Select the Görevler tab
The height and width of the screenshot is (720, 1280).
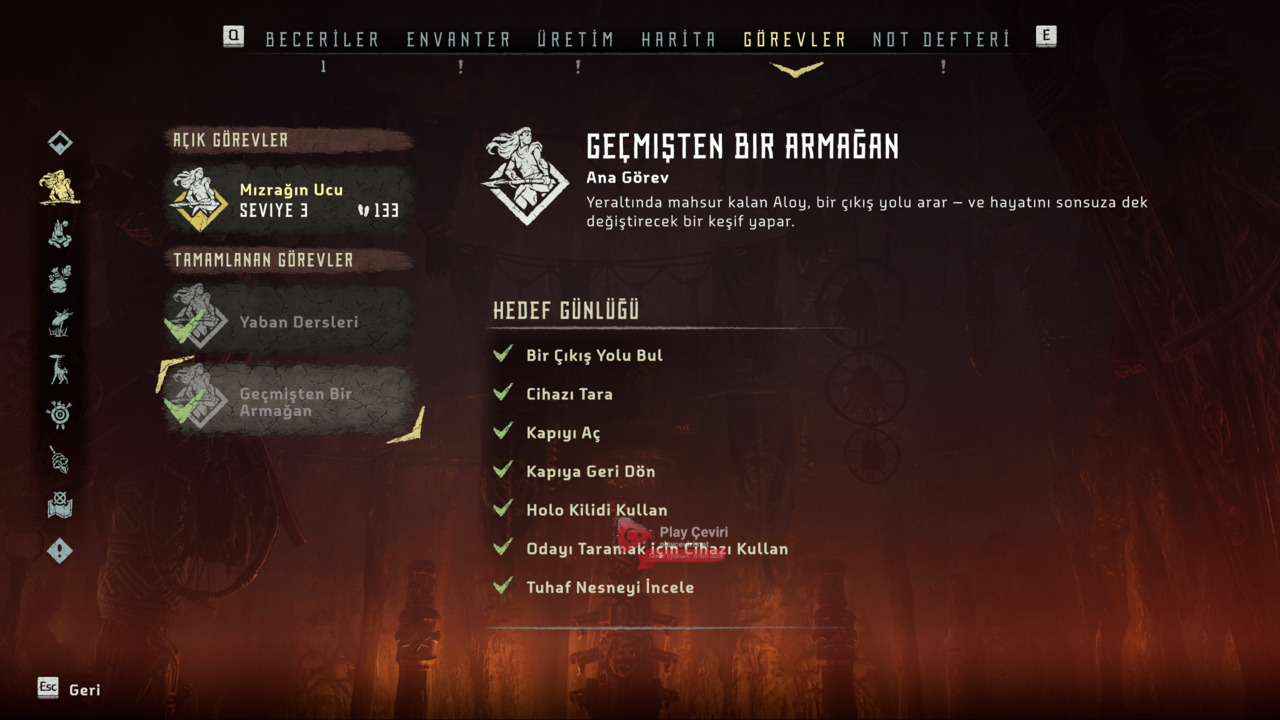(795, 40)
